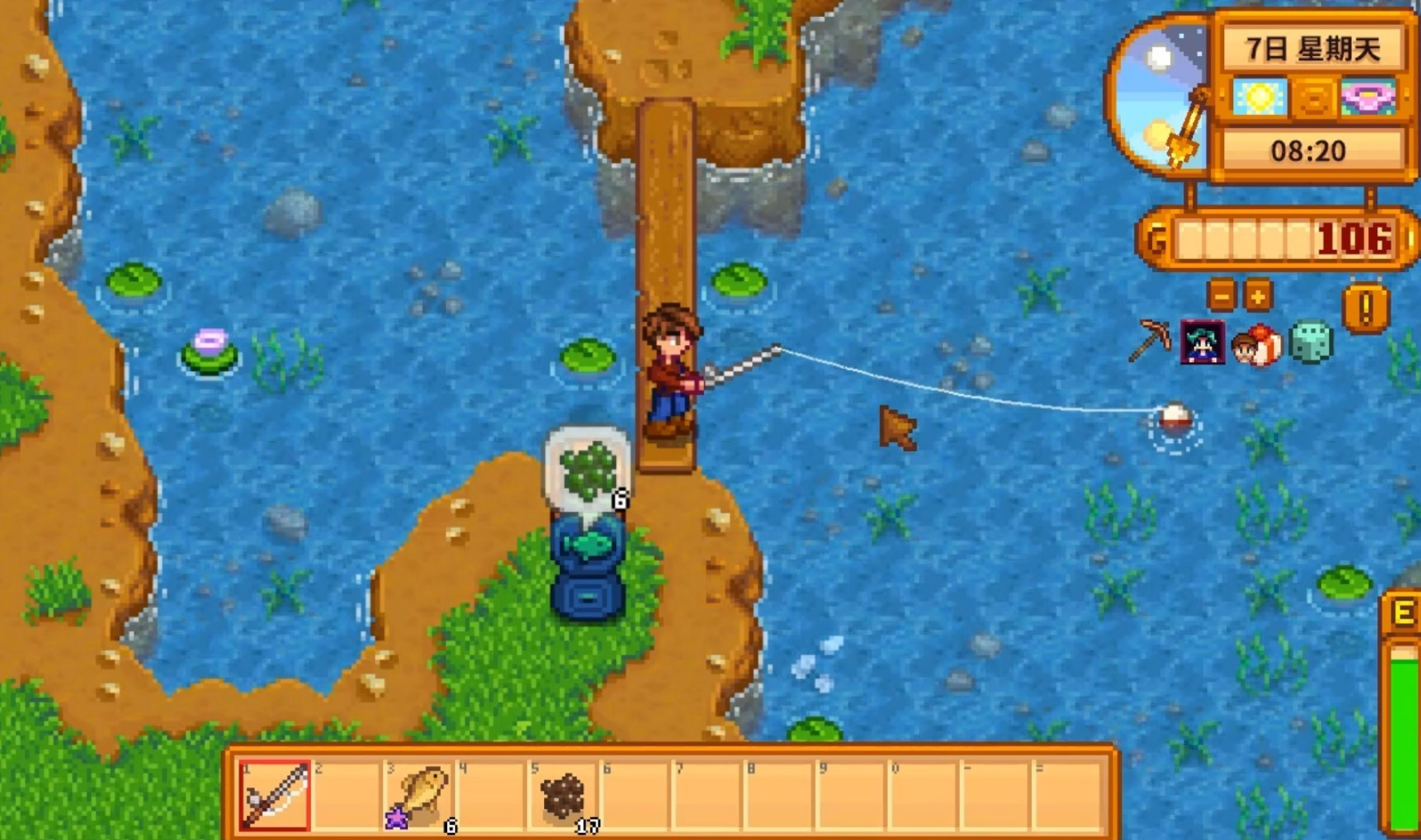Select the fishing rod hotbar slot

275,795
